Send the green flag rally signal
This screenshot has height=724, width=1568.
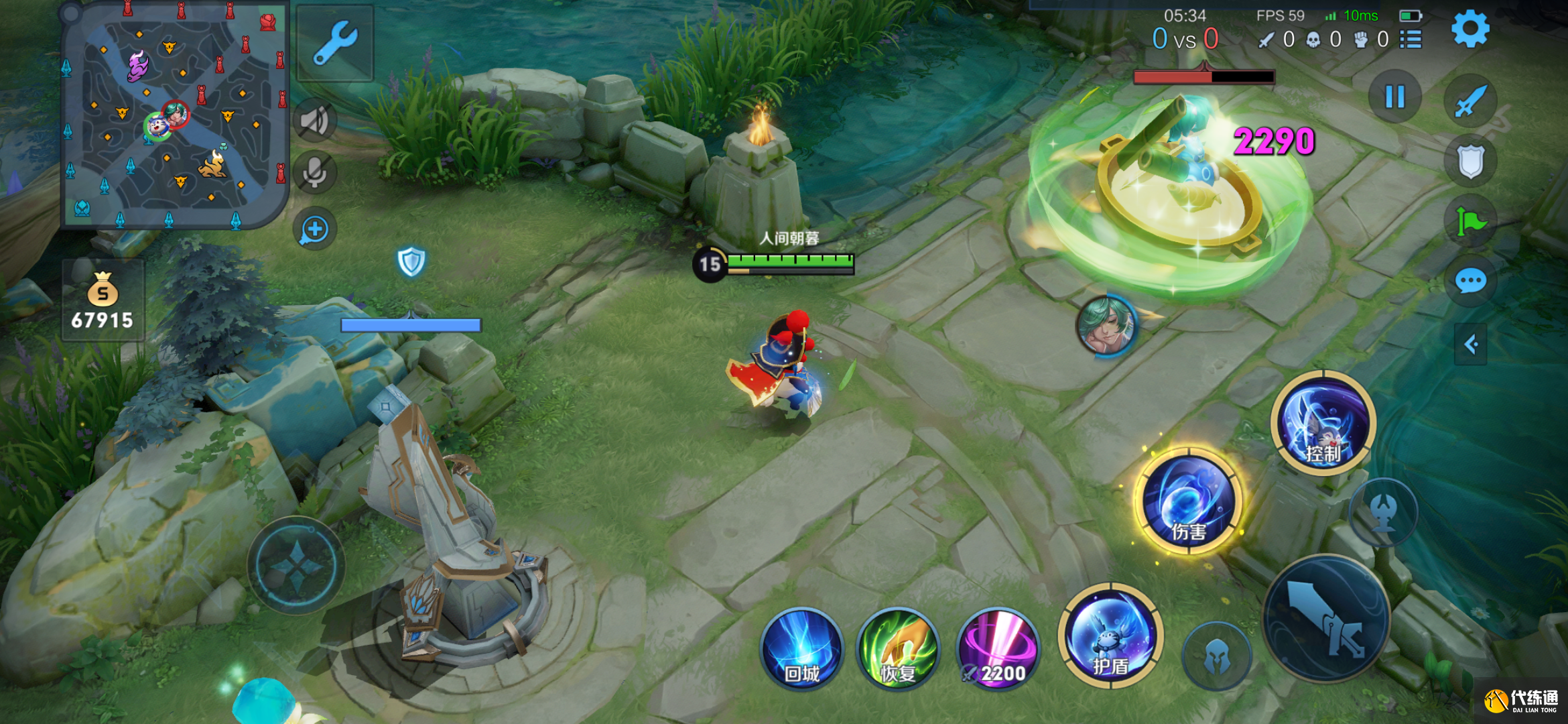1470,222
